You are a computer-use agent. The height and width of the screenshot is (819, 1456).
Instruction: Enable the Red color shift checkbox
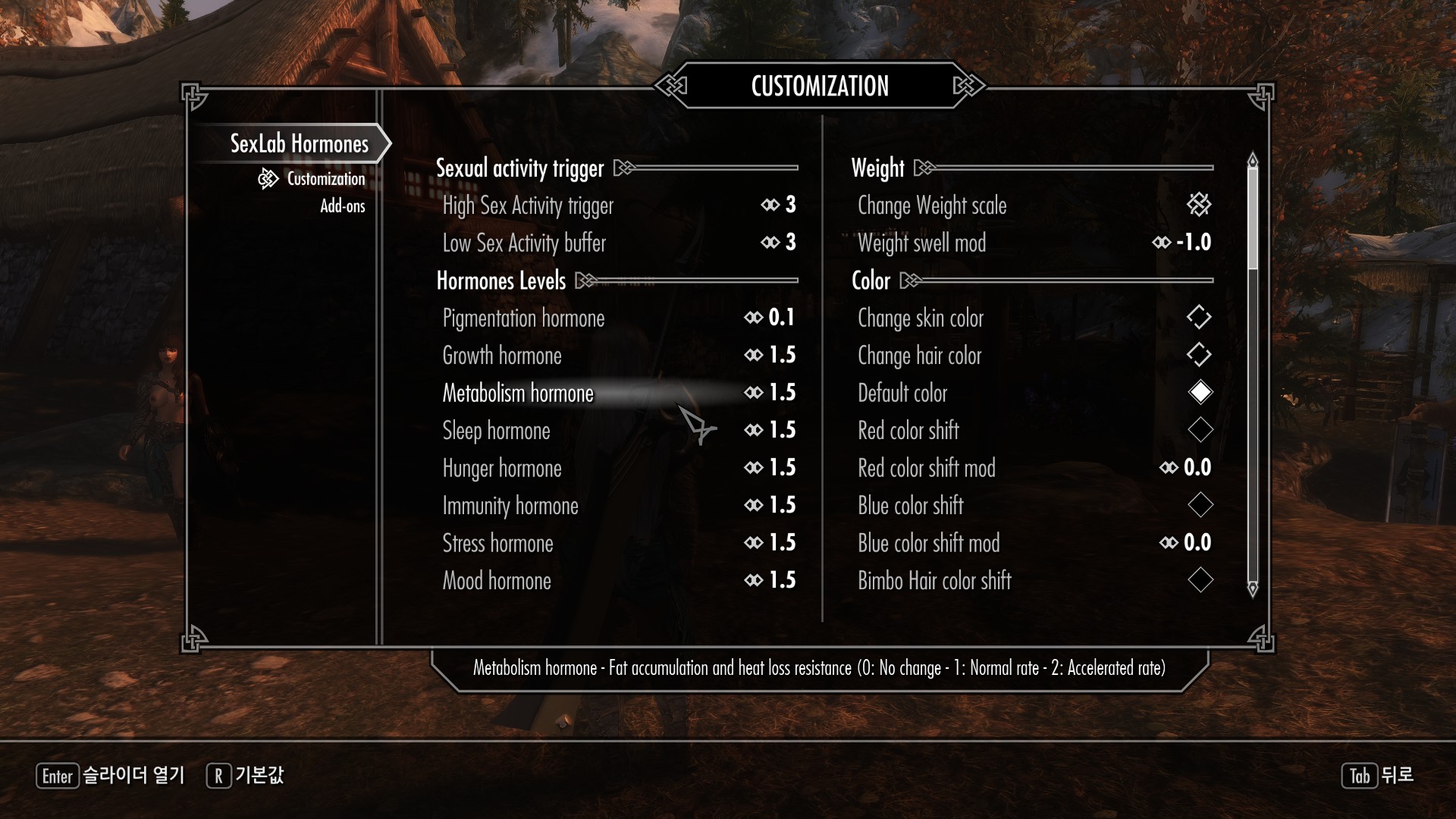click(x=1200, y=431)
